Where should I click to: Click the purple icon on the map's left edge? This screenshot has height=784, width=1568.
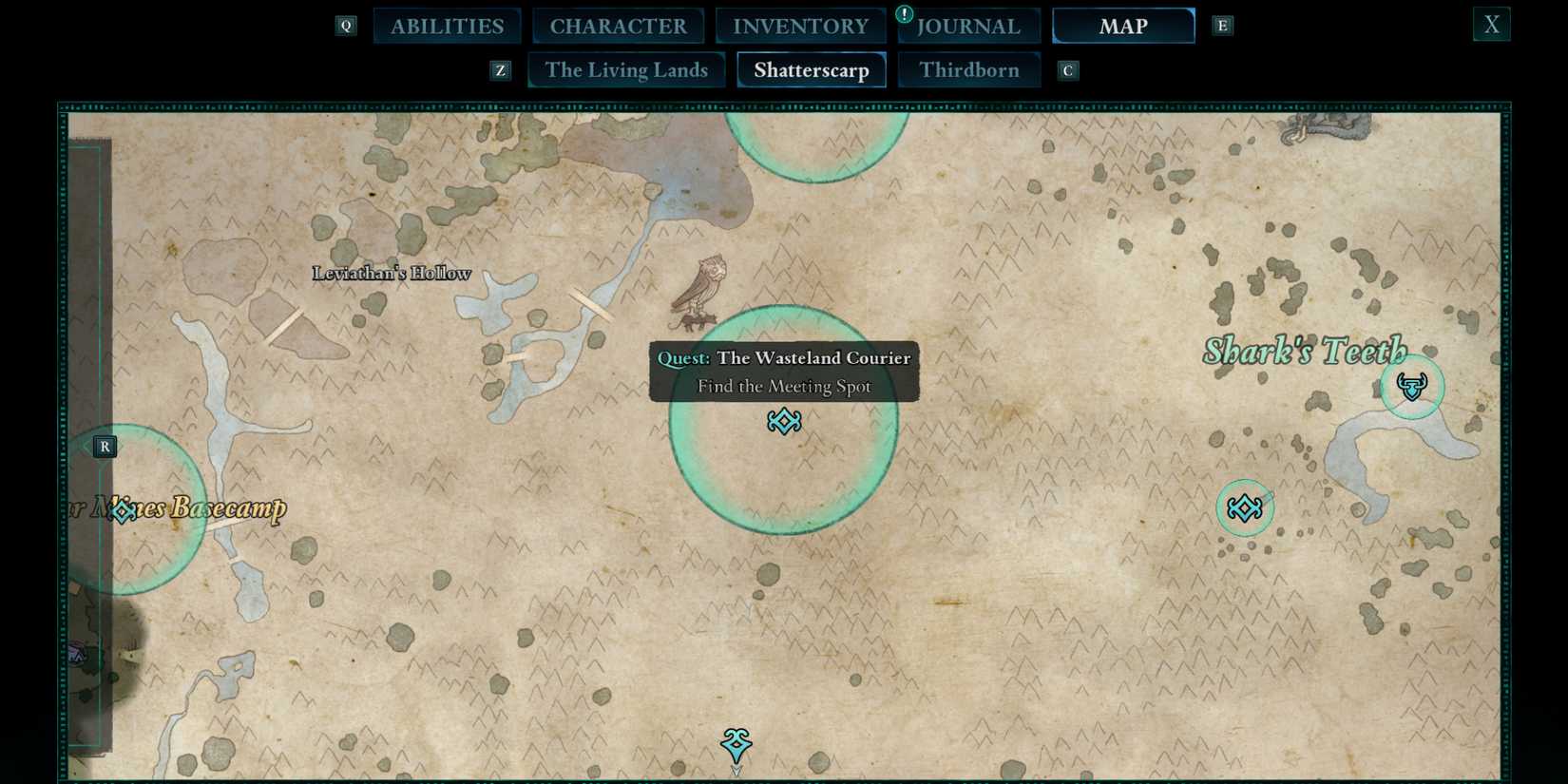click(x=76, y=654)
